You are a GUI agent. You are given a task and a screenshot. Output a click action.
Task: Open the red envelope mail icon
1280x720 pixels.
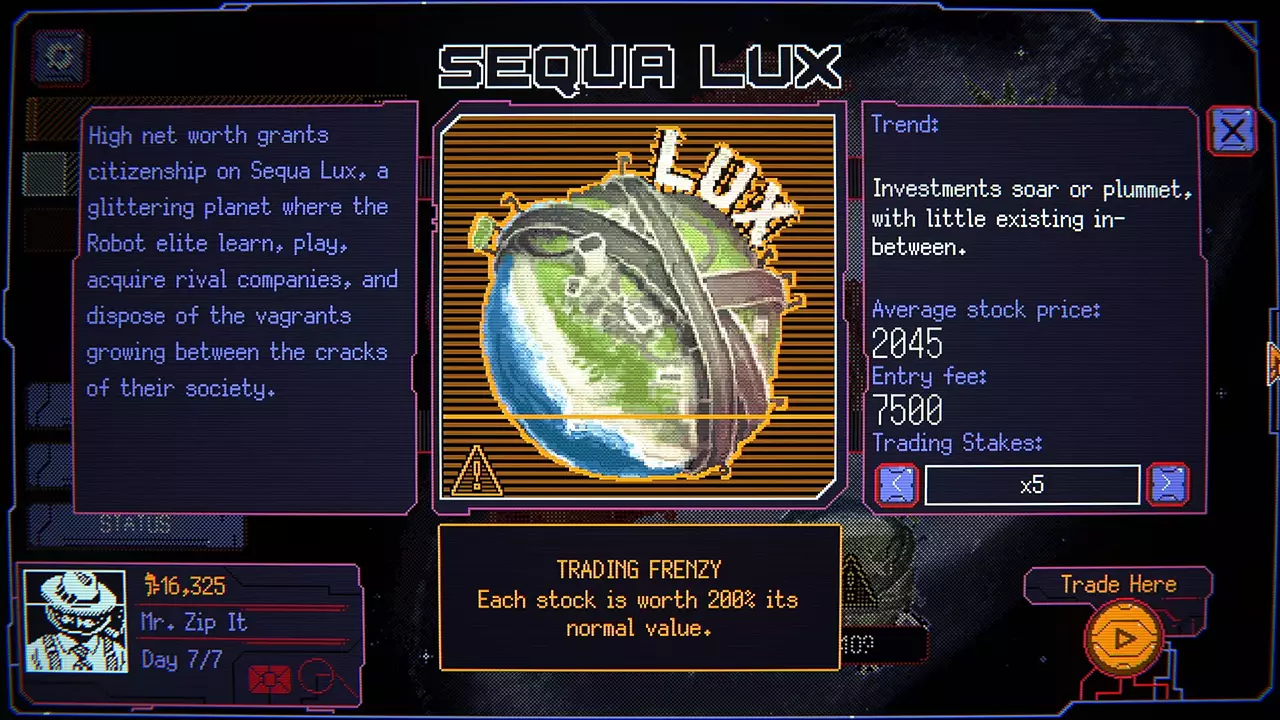268,678
